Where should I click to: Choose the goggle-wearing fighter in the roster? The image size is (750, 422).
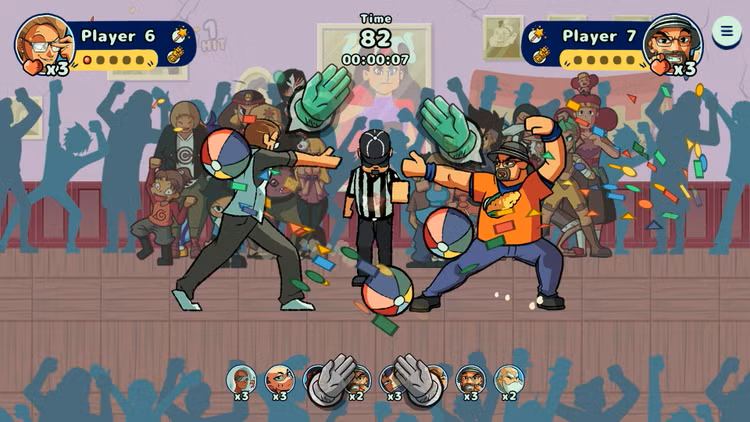click(x=241, y=379)
